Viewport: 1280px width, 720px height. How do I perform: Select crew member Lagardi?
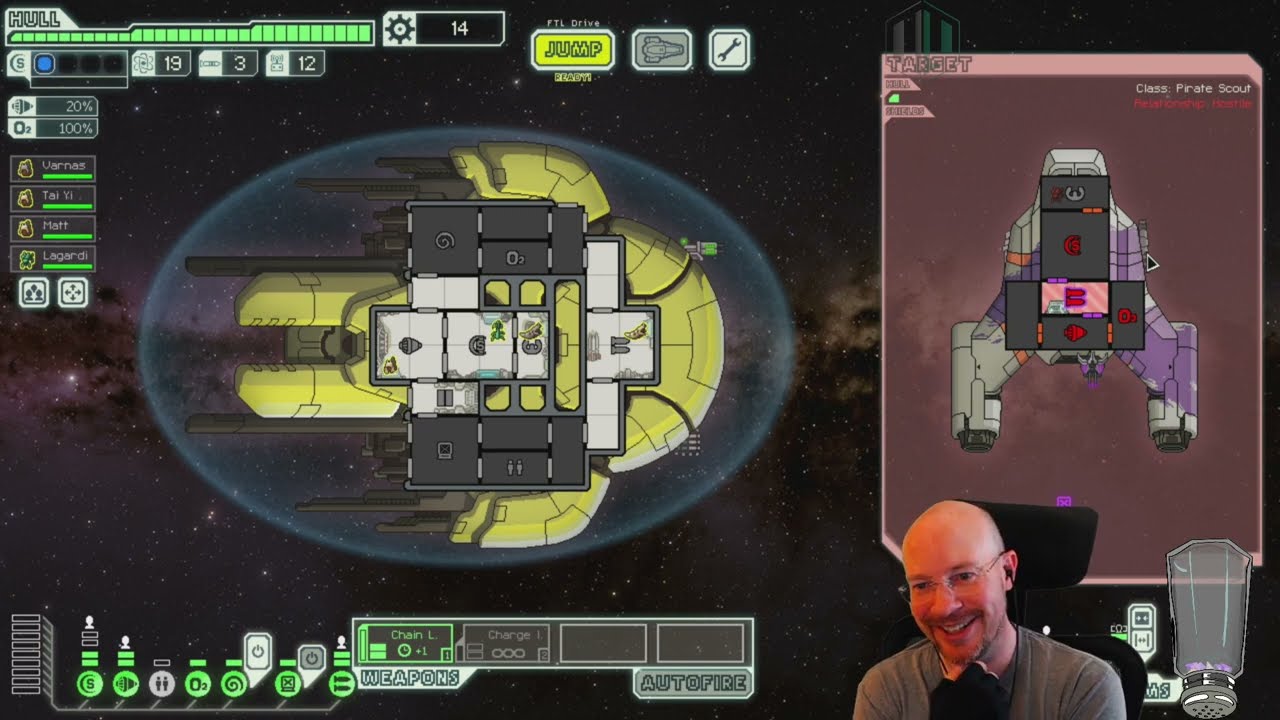(x=54, y=258)
